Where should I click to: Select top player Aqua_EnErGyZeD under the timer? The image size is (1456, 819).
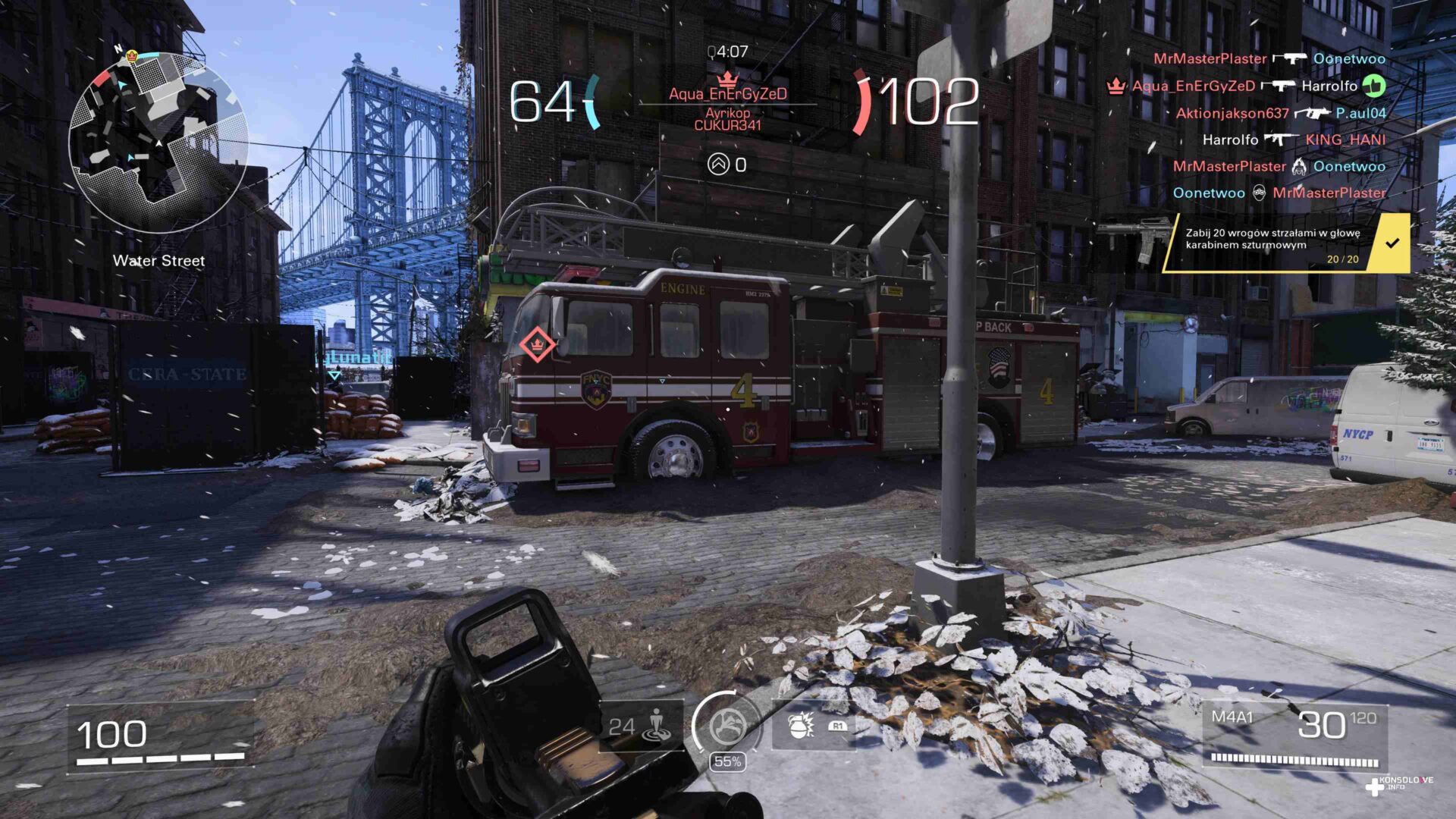727,94
